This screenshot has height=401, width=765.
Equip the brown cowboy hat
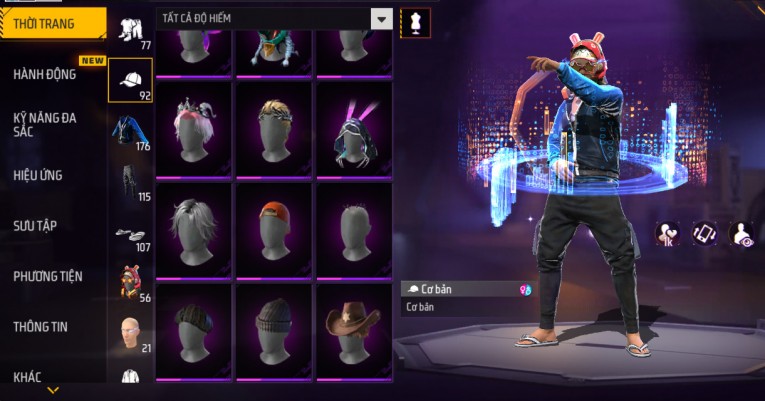[354, 324]
